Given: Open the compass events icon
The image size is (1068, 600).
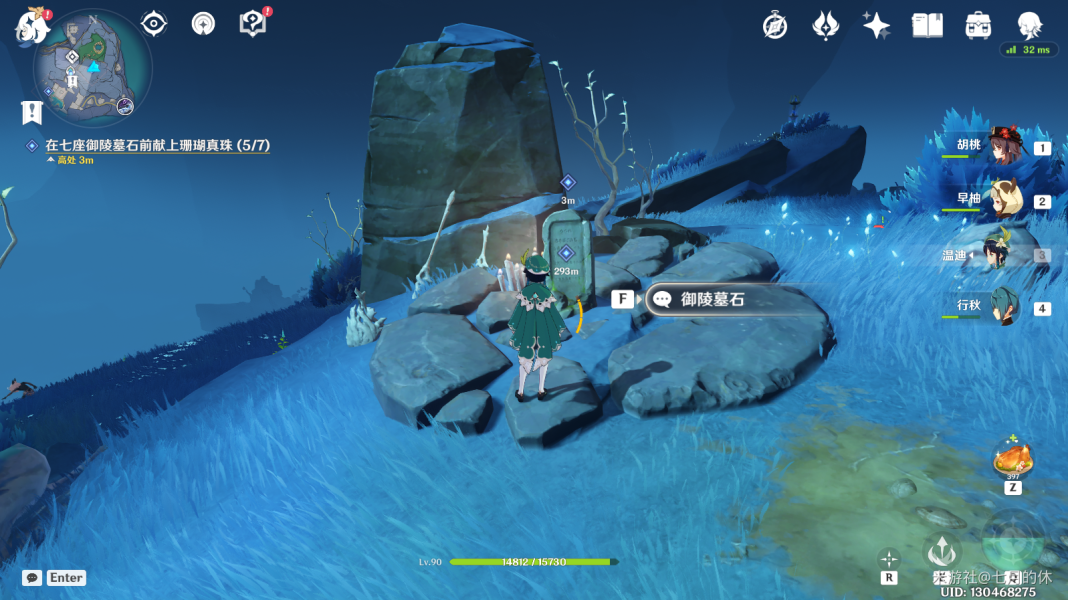Looking at the screenshot, I should 204,23.
